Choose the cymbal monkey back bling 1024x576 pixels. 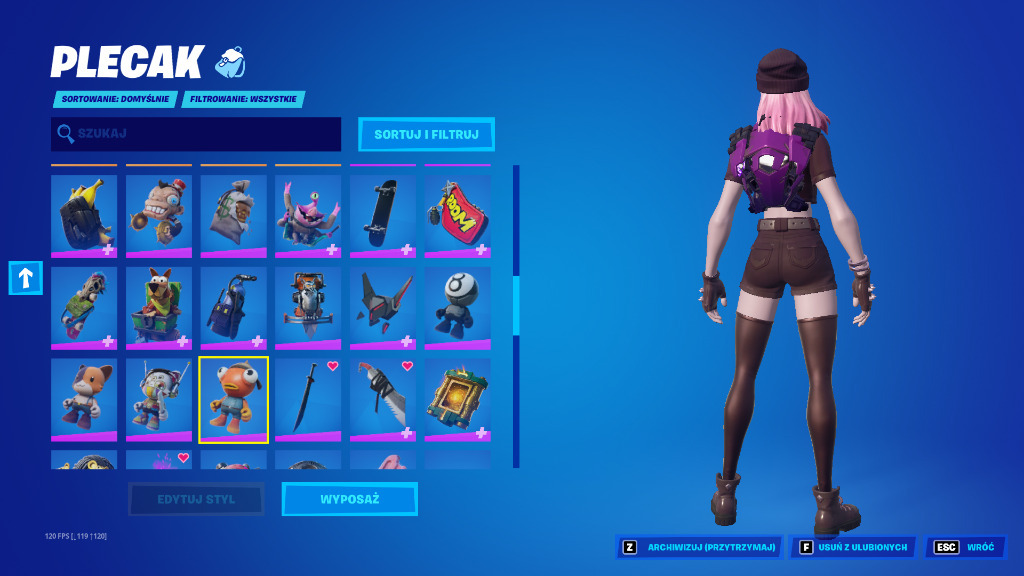tap(159, 216)
